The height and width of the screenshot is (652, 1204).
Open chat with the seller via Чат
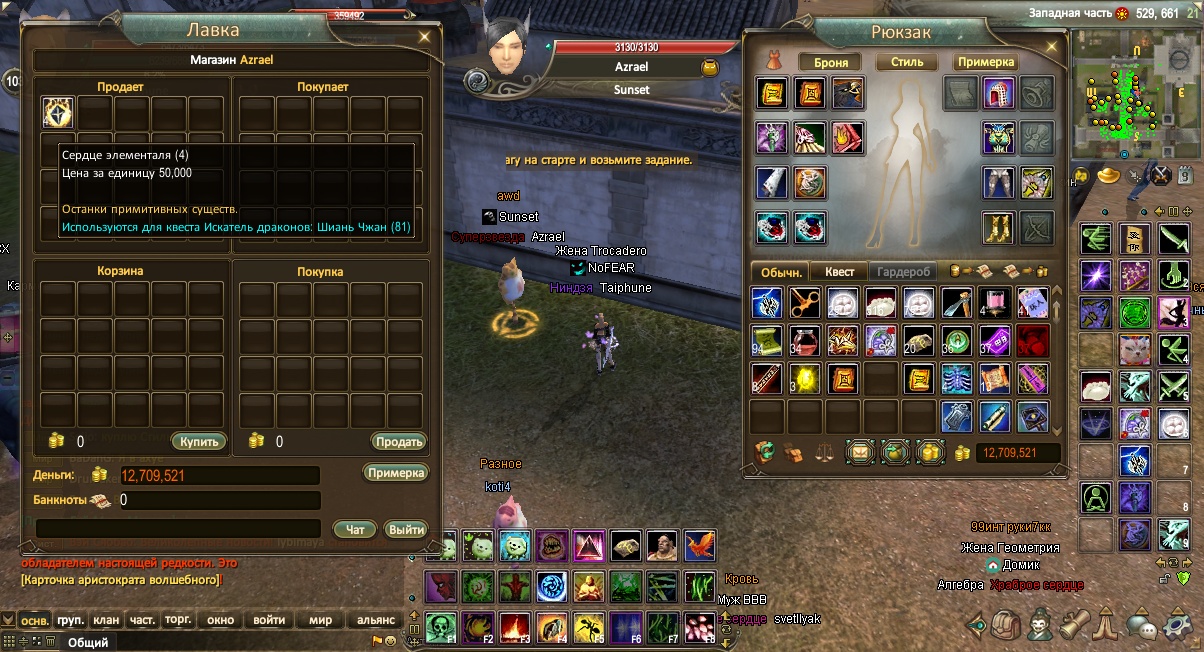(x=355, y=529)
